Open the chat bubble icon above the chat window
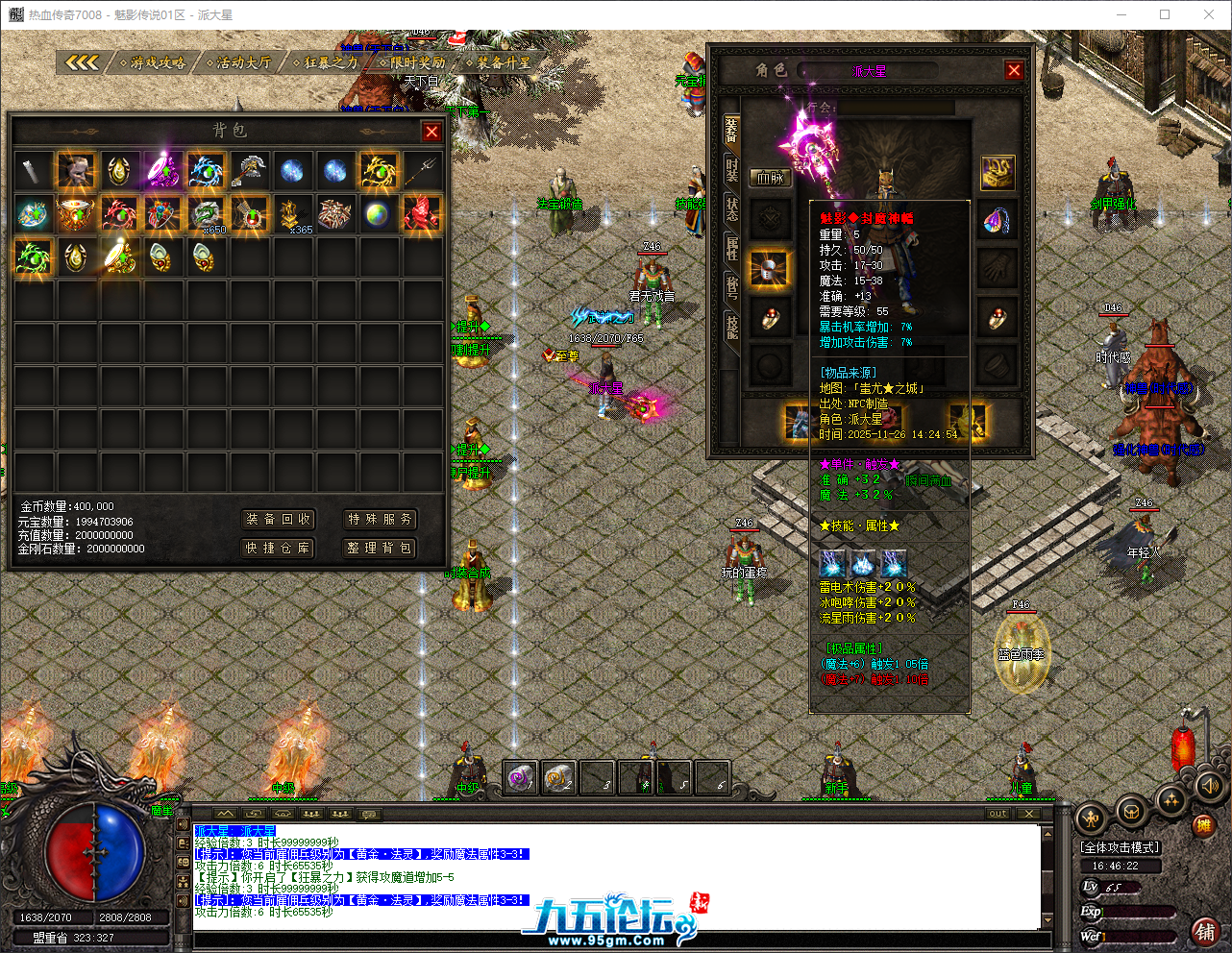 [369, 816]
